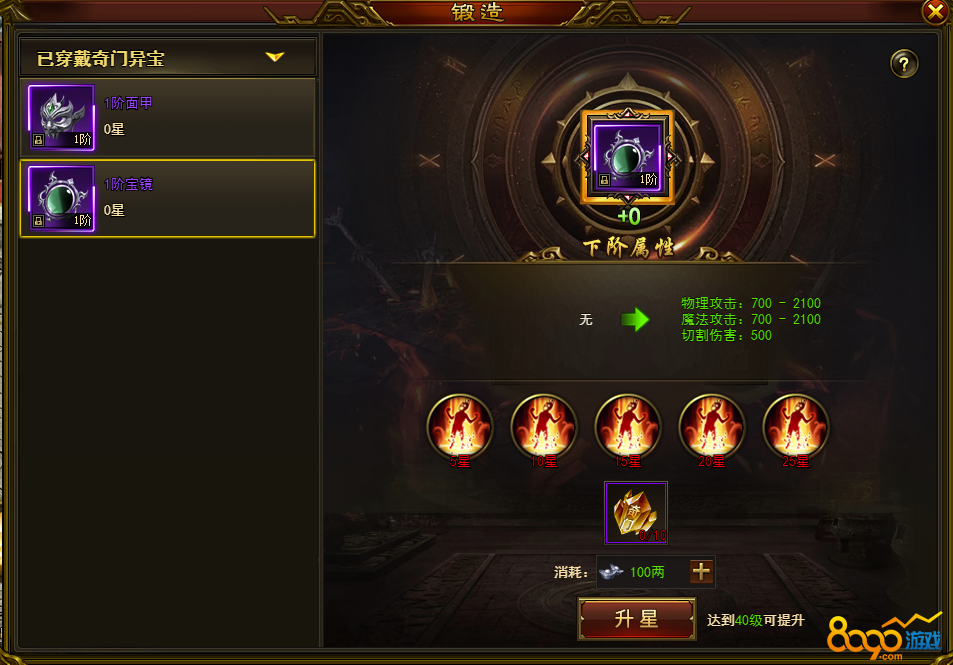Select the 5星 flame star icon
The height and width of the screenshot is (665, 953).
460,427
